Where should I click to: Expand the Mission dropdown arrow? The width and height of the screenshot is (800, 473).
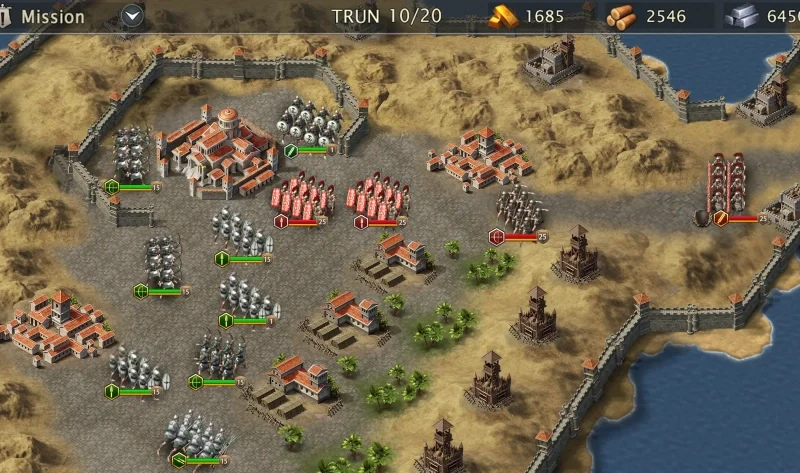(x=133, y=16)
